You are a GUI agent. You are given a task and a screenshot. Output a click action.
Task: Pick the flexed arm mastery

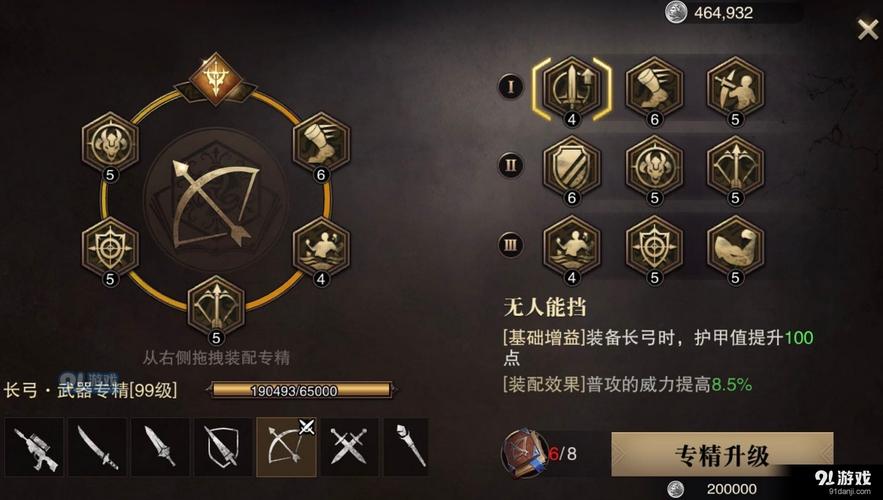click(735, 245)
